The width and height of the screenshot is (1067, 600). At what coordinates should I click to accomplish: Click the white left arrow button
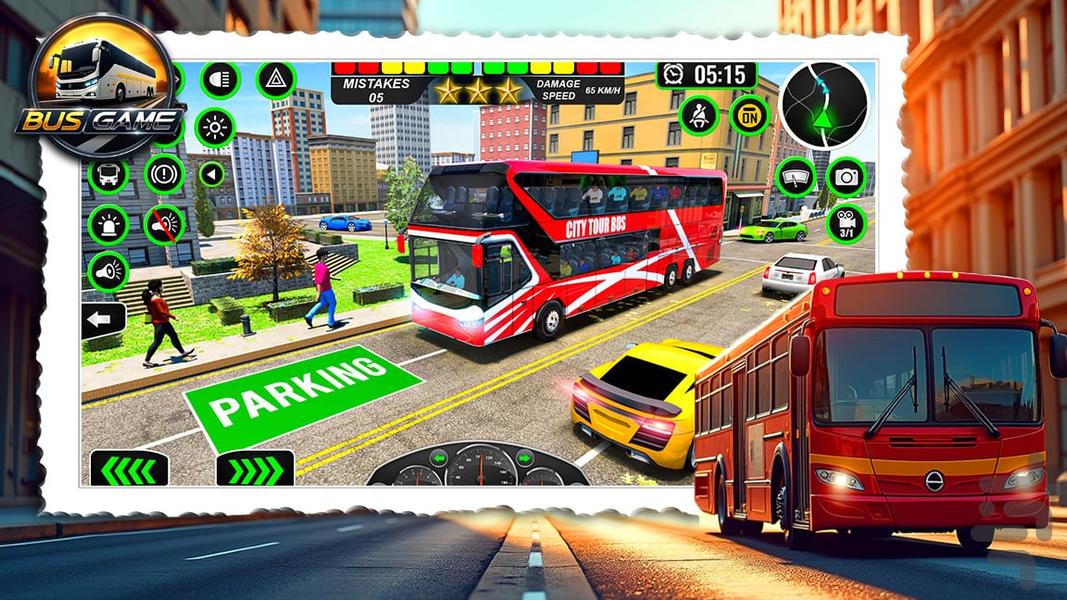coord(103,321)
